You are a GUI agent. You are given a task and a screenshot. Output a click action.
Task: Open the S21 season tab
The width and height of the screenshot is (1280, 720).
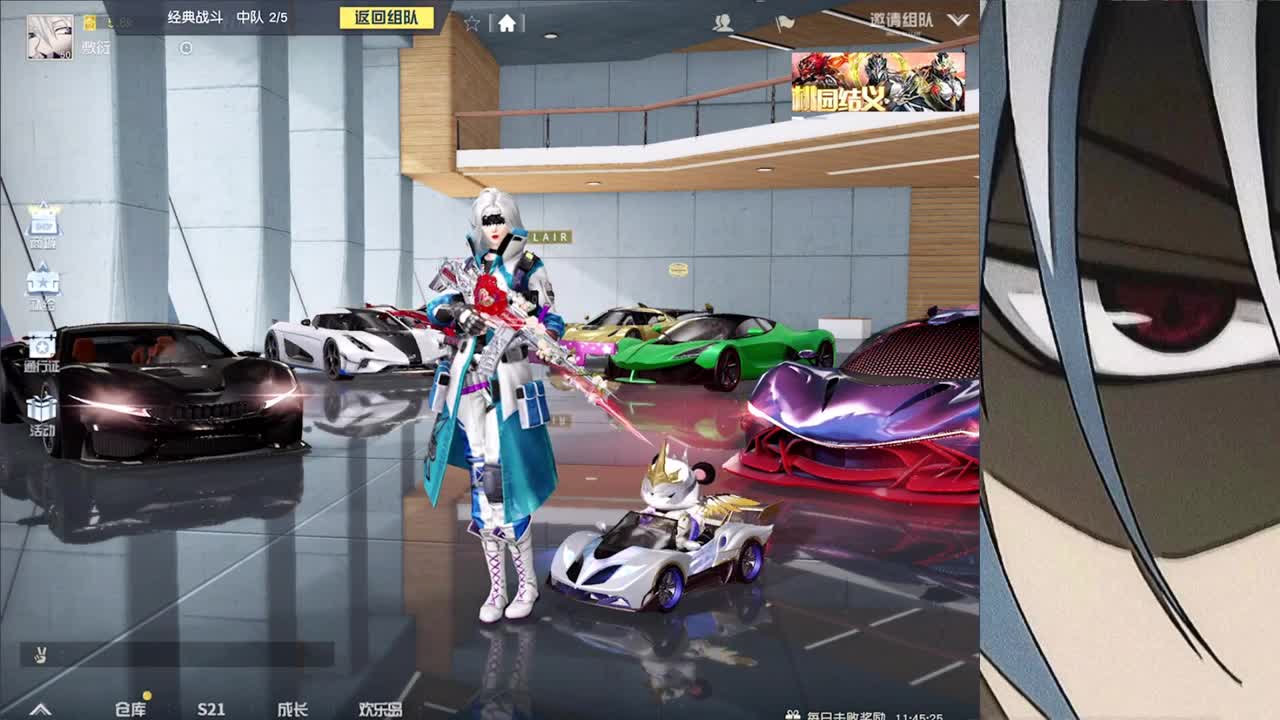pyautogui.click(x=211, y=708)
